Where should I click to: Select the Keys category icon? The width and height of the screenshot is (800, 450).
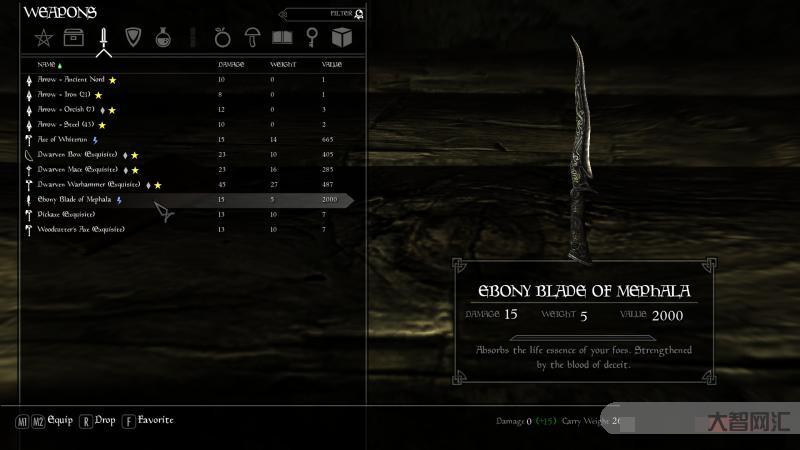click(x=312, y=38)
